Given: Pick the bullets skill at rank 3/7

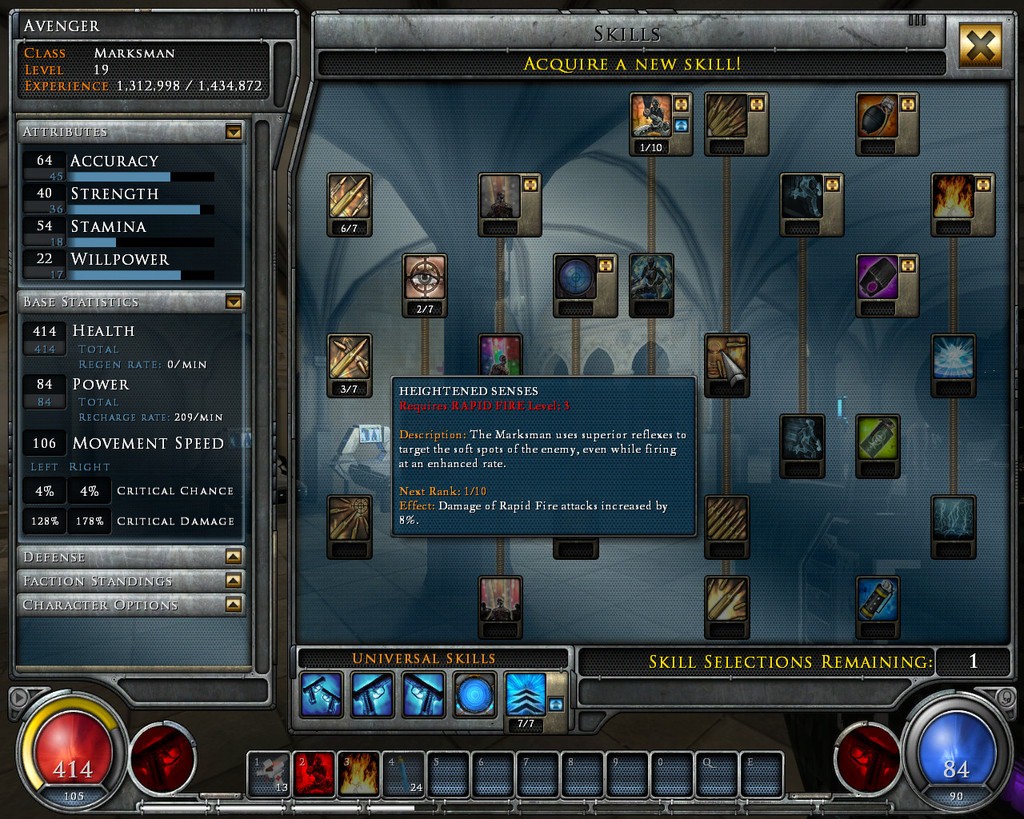Looking at the screenshot, I should (349, 357).
